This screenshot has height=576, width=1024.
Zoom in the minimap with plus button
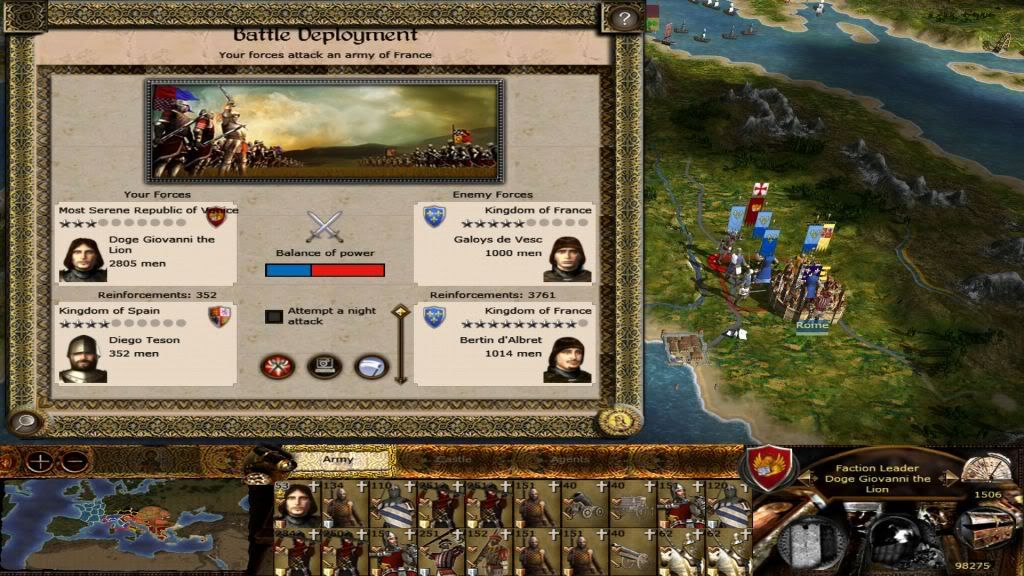(40, 462)
